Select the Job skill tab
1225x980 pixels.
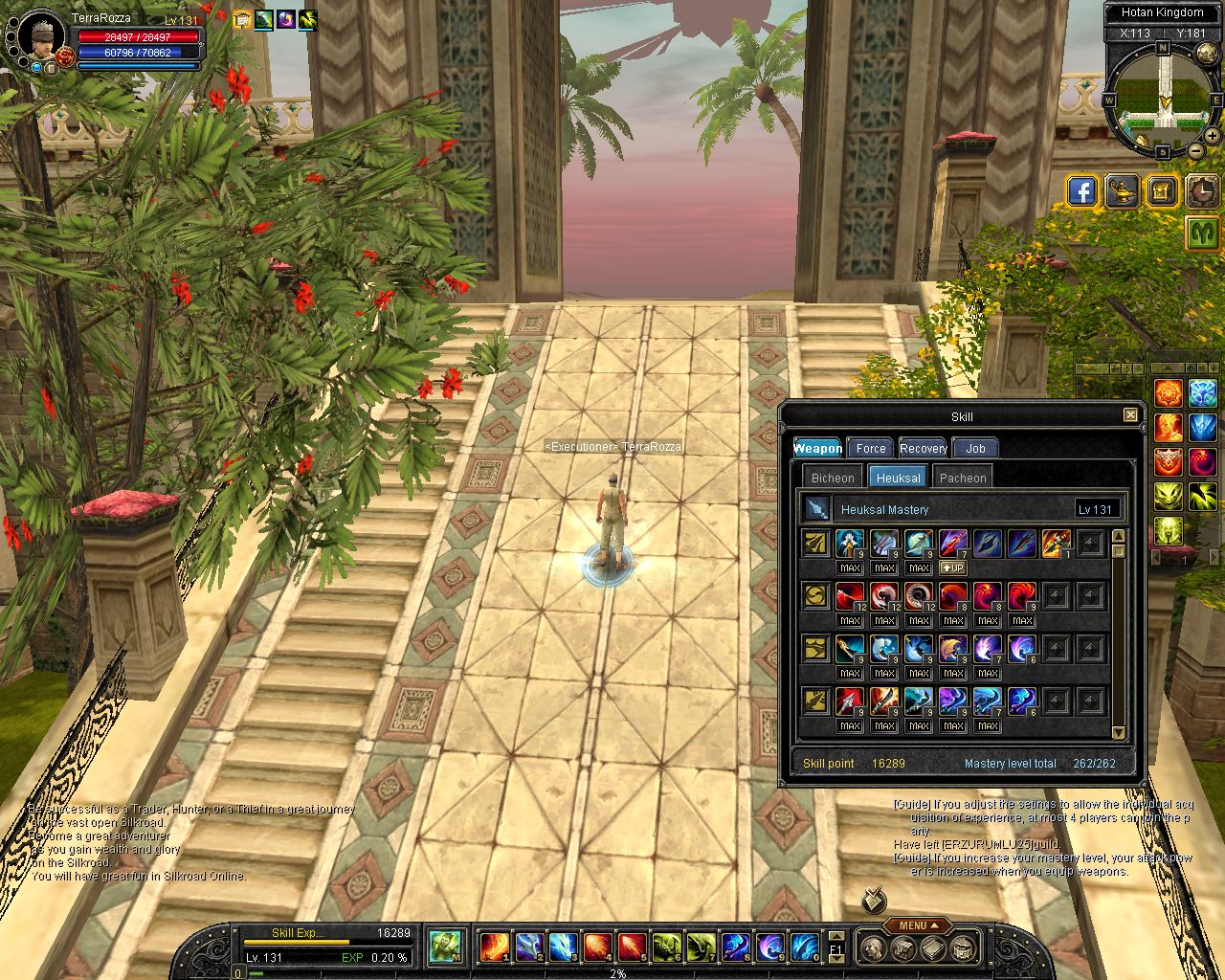pos(975,448)
